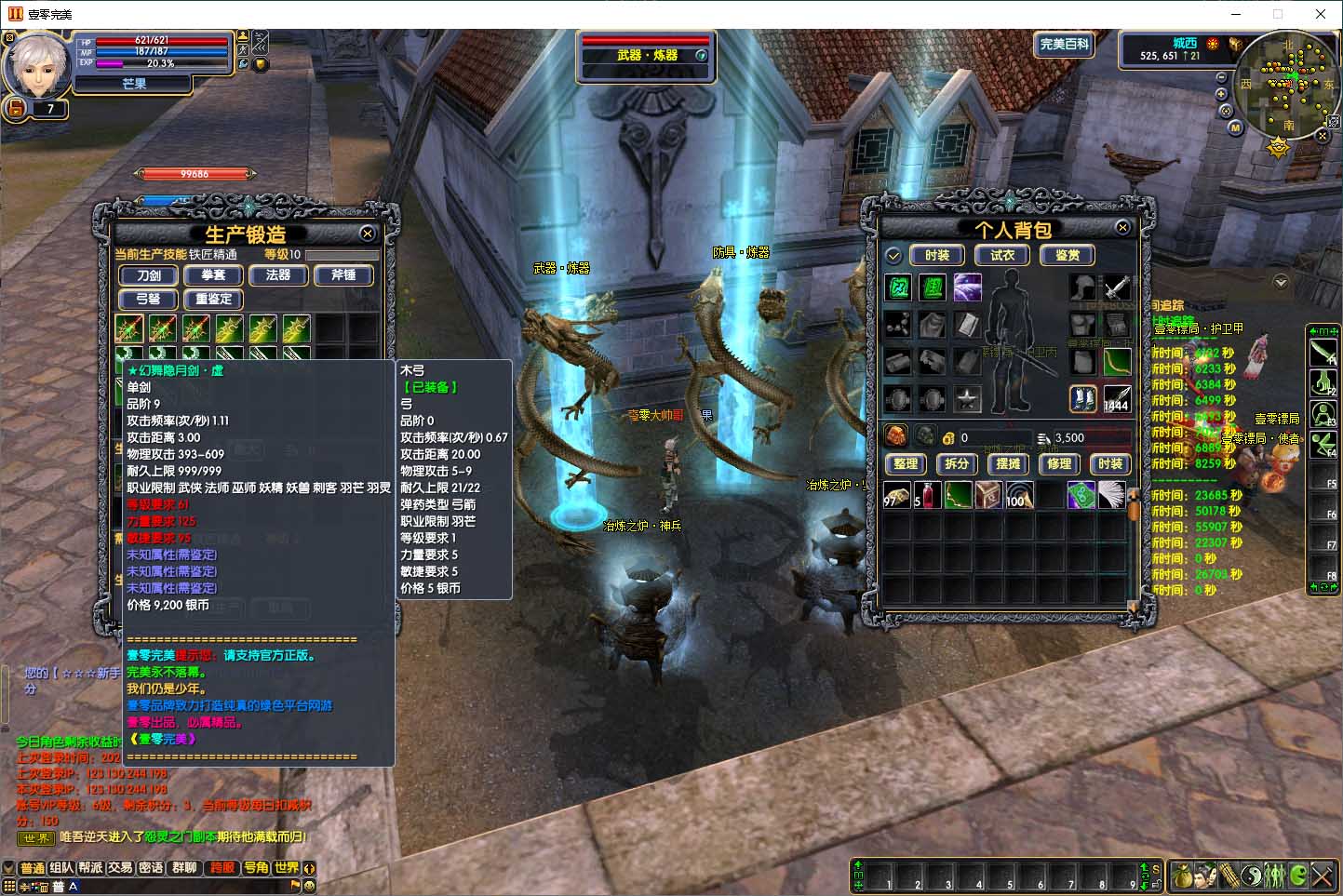Close the 个人背包 inventory window
The width and height of the screenshot is (1343, 896).
tap(1122, 227)
